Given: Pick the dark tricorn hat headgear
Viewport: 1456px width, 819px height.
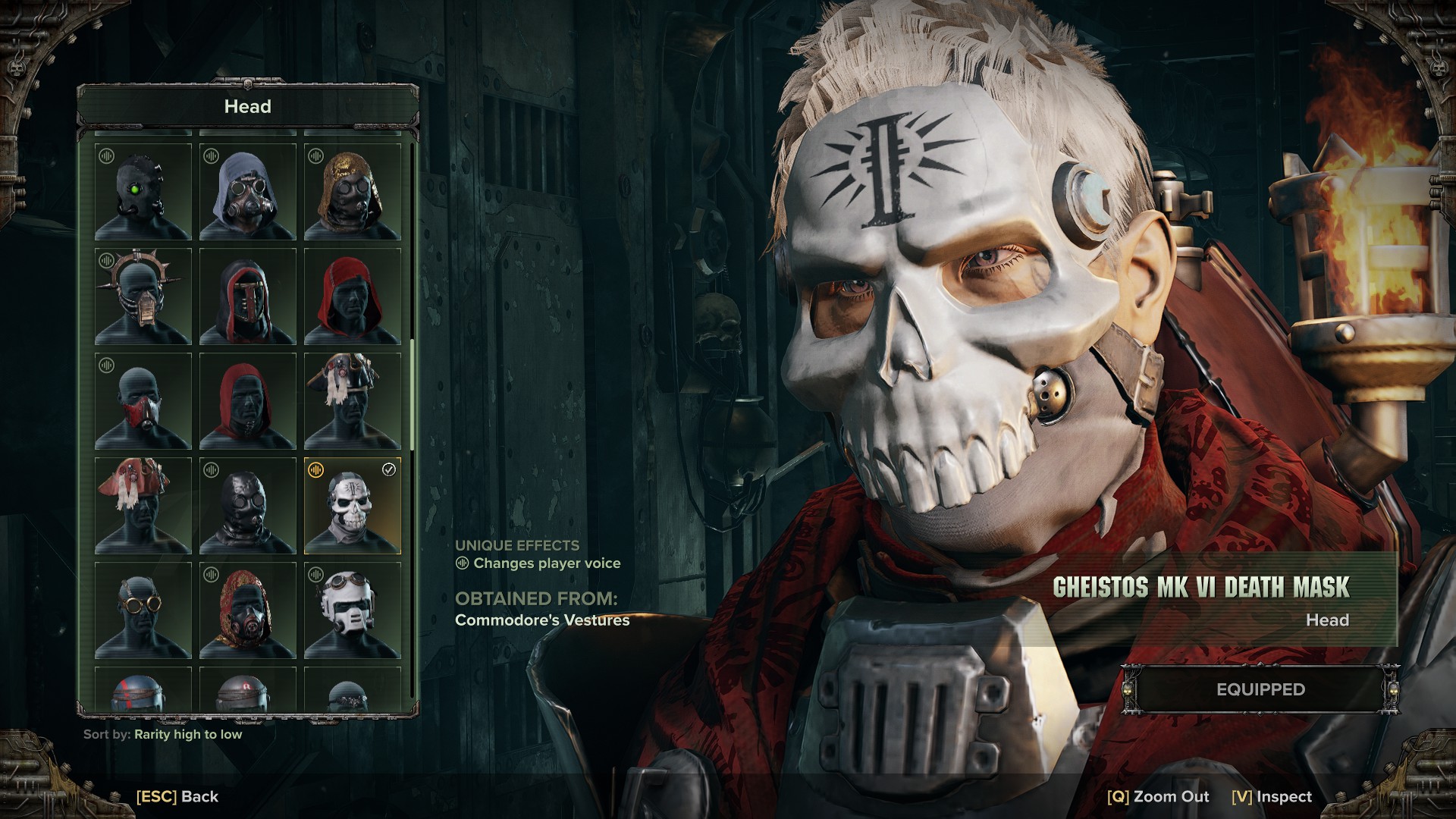Looking at the screenshot, I should 353,401.
